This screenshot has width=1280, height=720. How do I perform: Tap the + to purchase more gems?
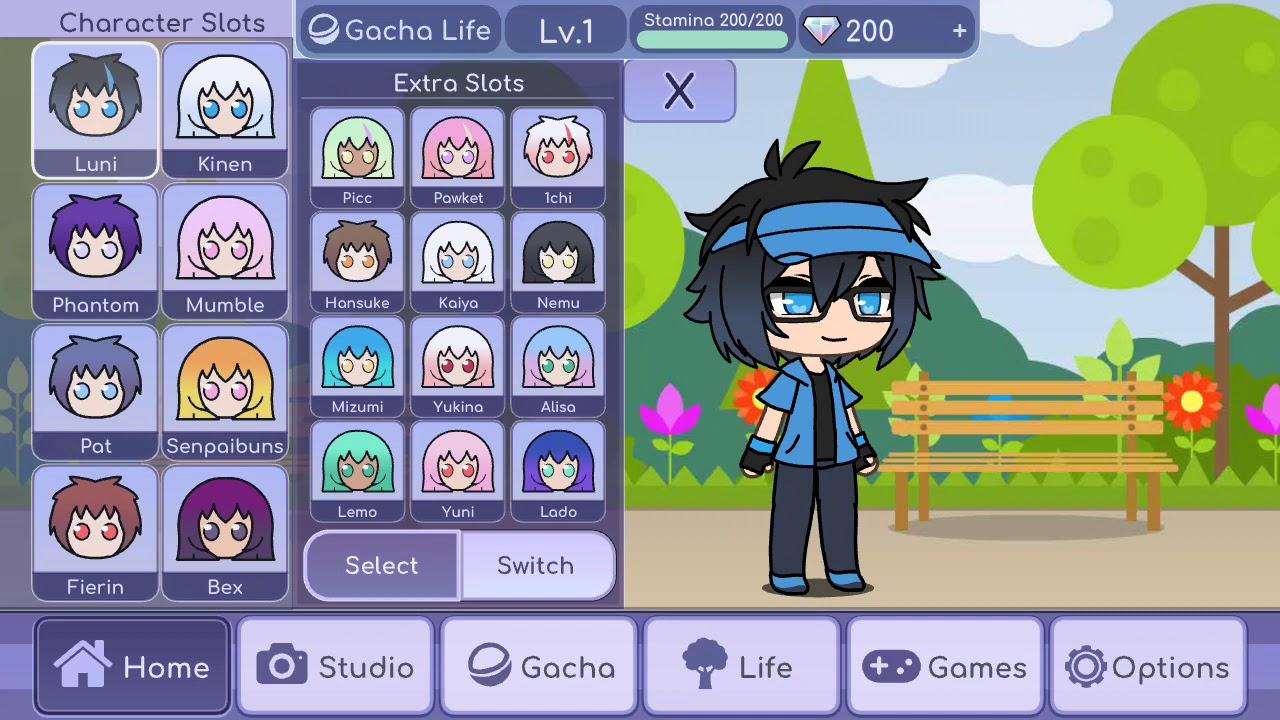click(x=958, y=30)
